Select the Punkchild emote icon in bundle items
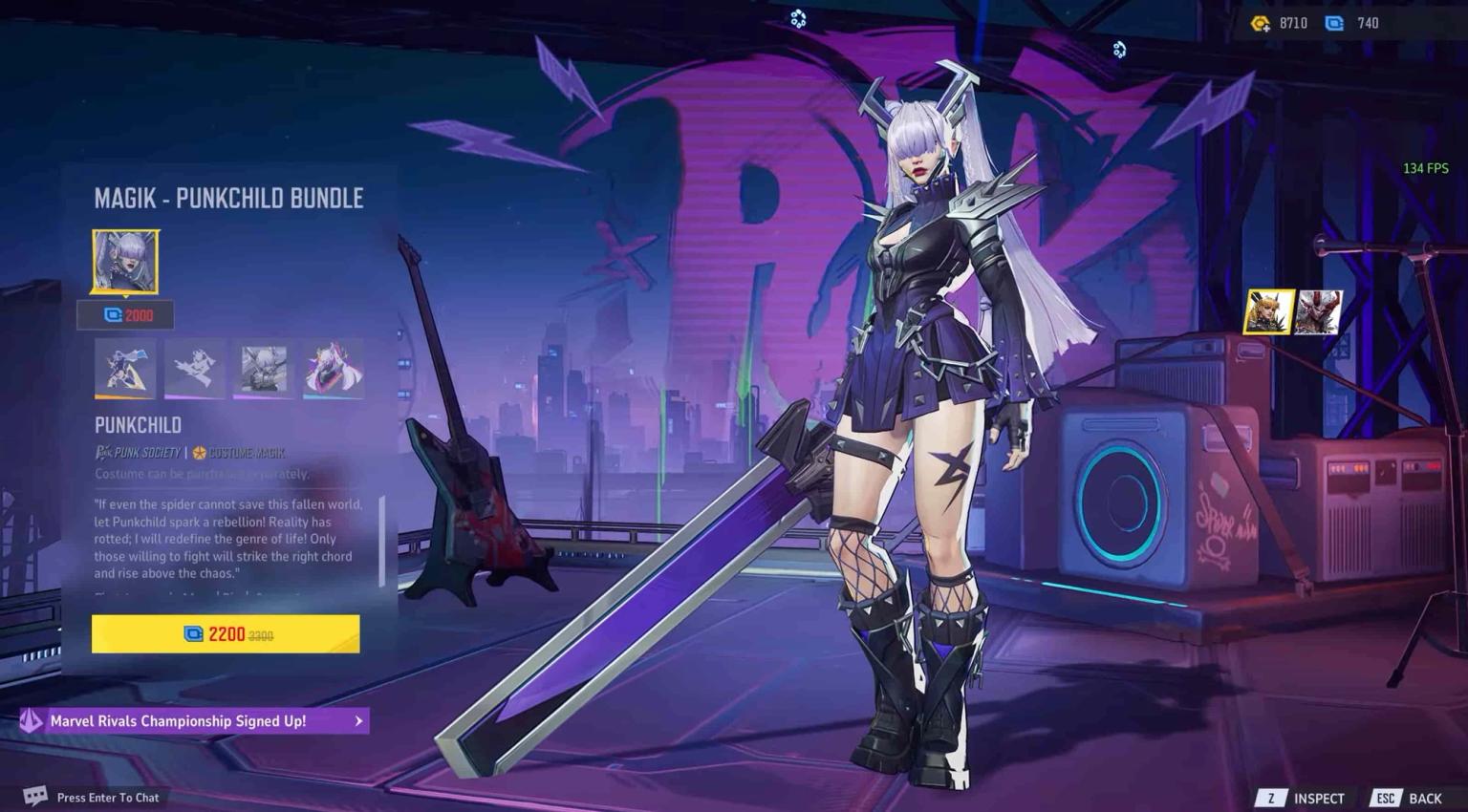The width and height of the screenshot is (1468, 812). point(194,369)
